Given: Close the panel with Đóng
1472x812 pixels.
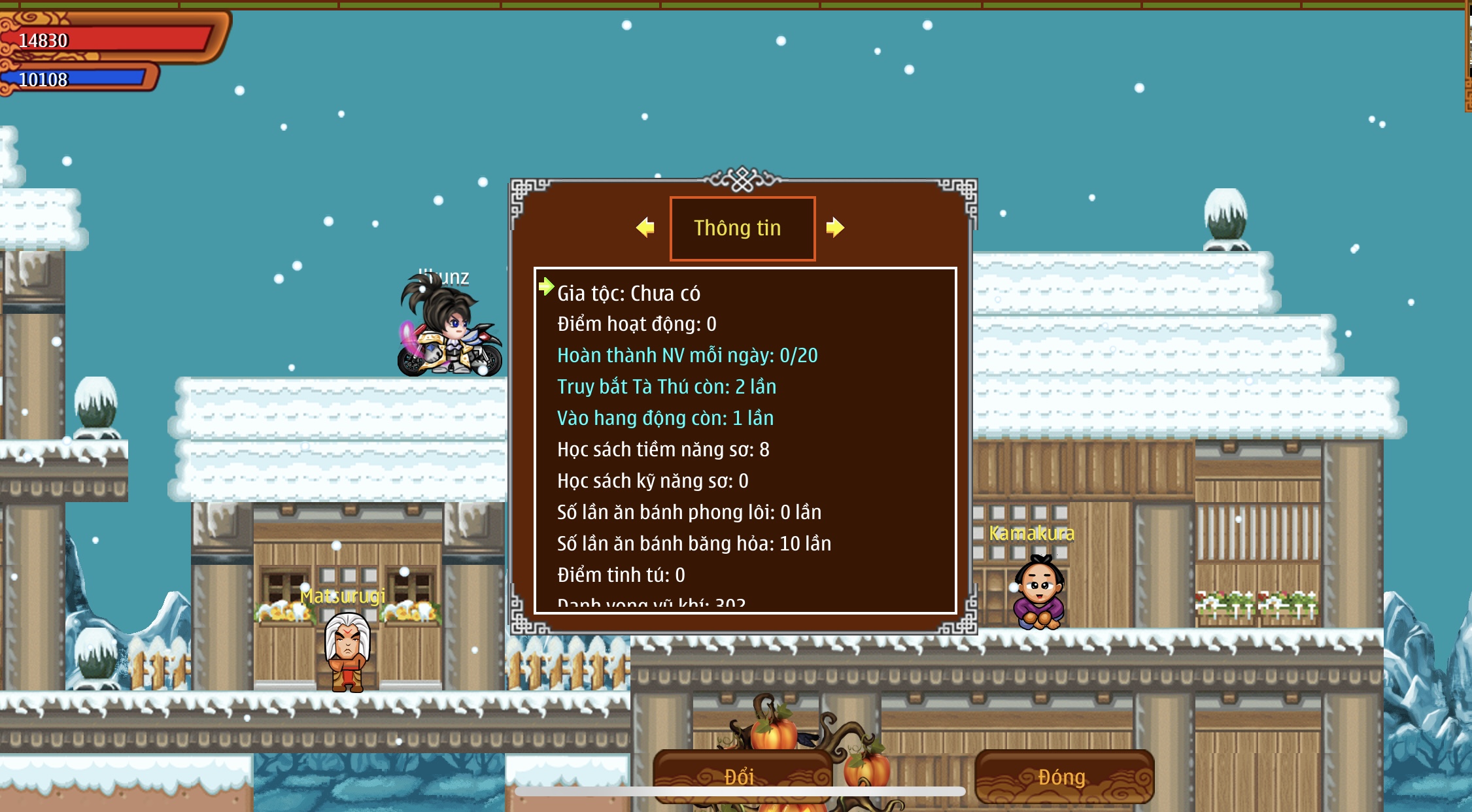Looking at the screenshot, I should coord(1063,776).
